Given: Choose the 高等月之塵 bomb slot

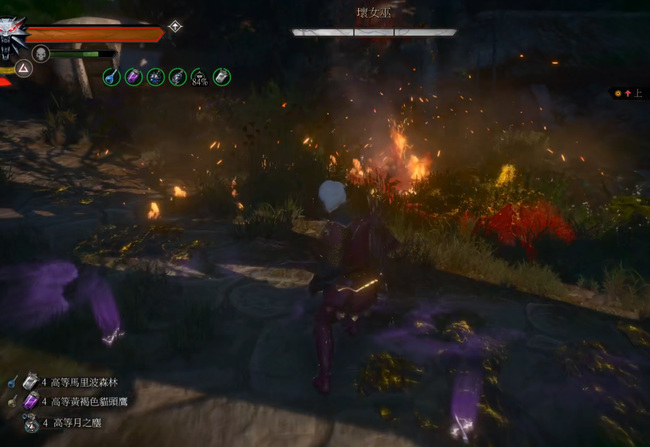Looking at the screenshot, I should click(29, 422).
